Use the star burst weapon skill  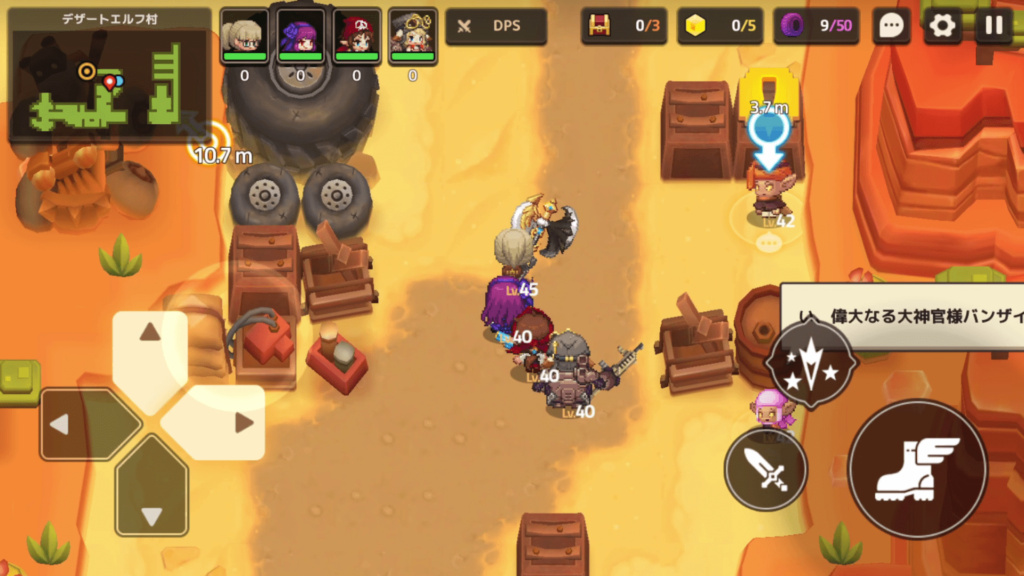pos(811,365)
